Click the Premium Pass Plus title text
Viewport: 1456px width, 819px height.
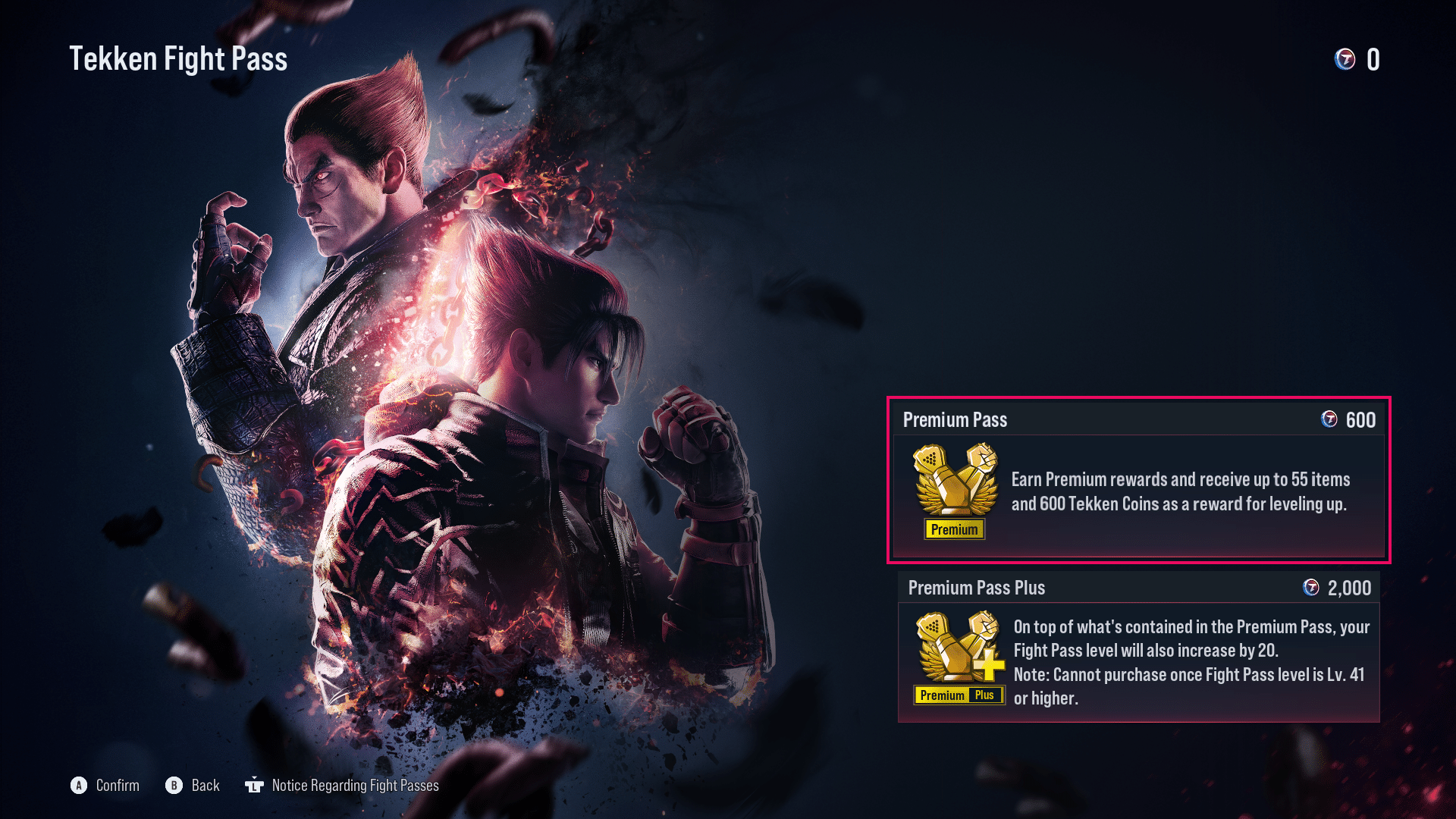pos(977,588)
